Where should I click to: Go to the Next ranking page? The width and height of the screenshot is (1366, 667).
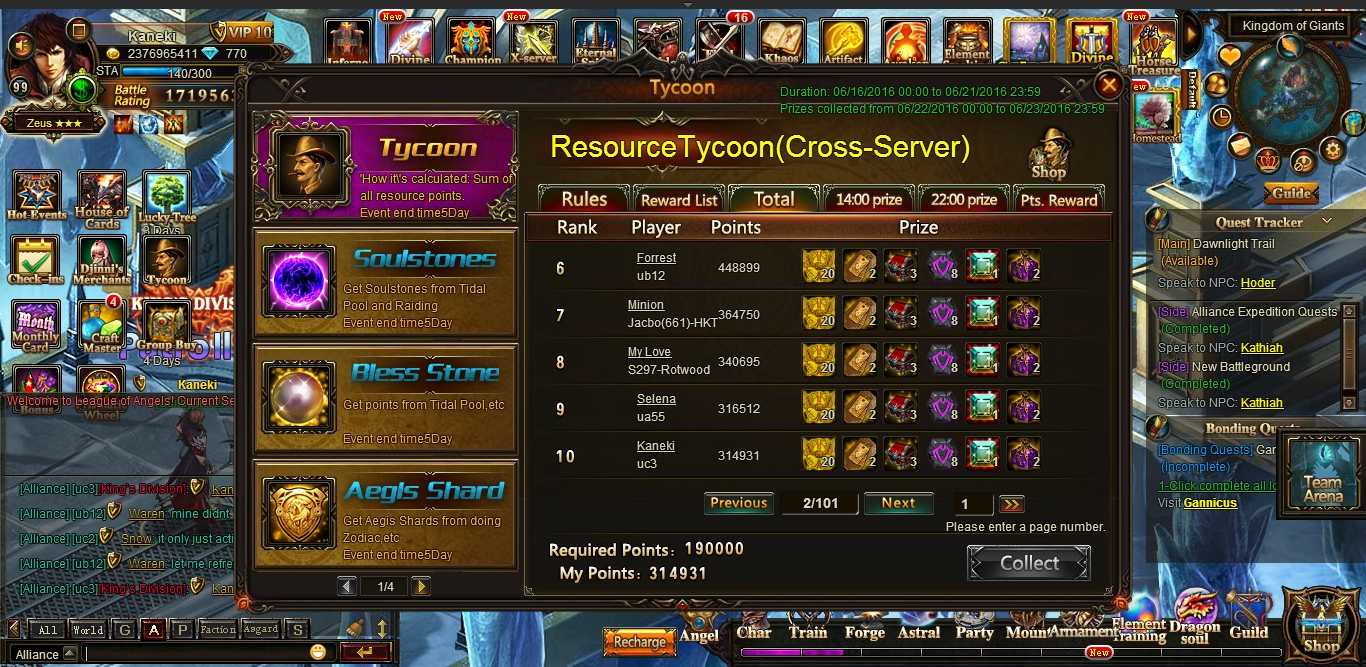coord(898,503)
